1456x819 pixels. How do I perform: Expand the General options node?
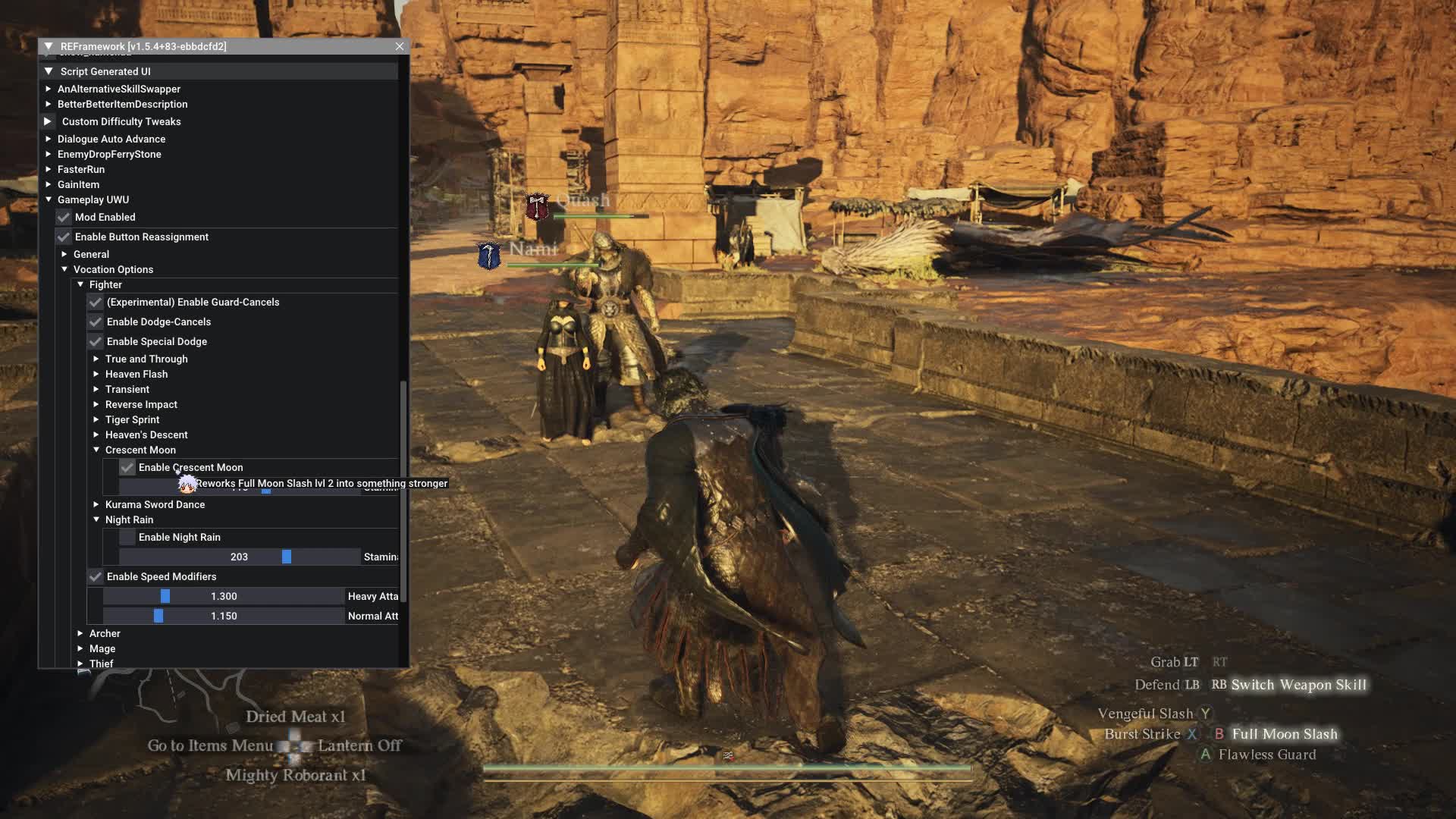point(64,254)
